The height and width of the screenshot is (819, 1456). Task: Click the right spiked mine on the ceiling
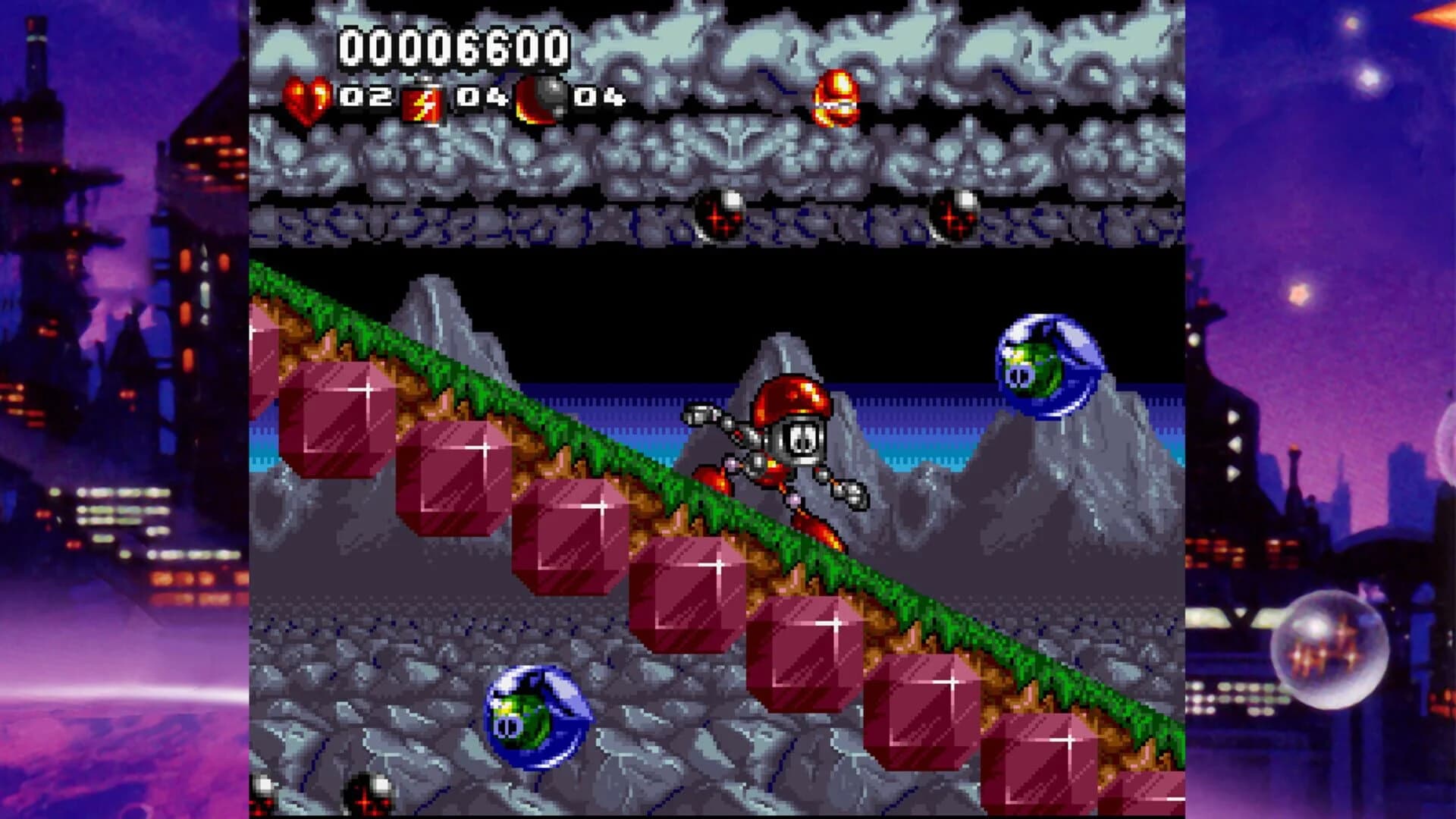click(958, 212)
